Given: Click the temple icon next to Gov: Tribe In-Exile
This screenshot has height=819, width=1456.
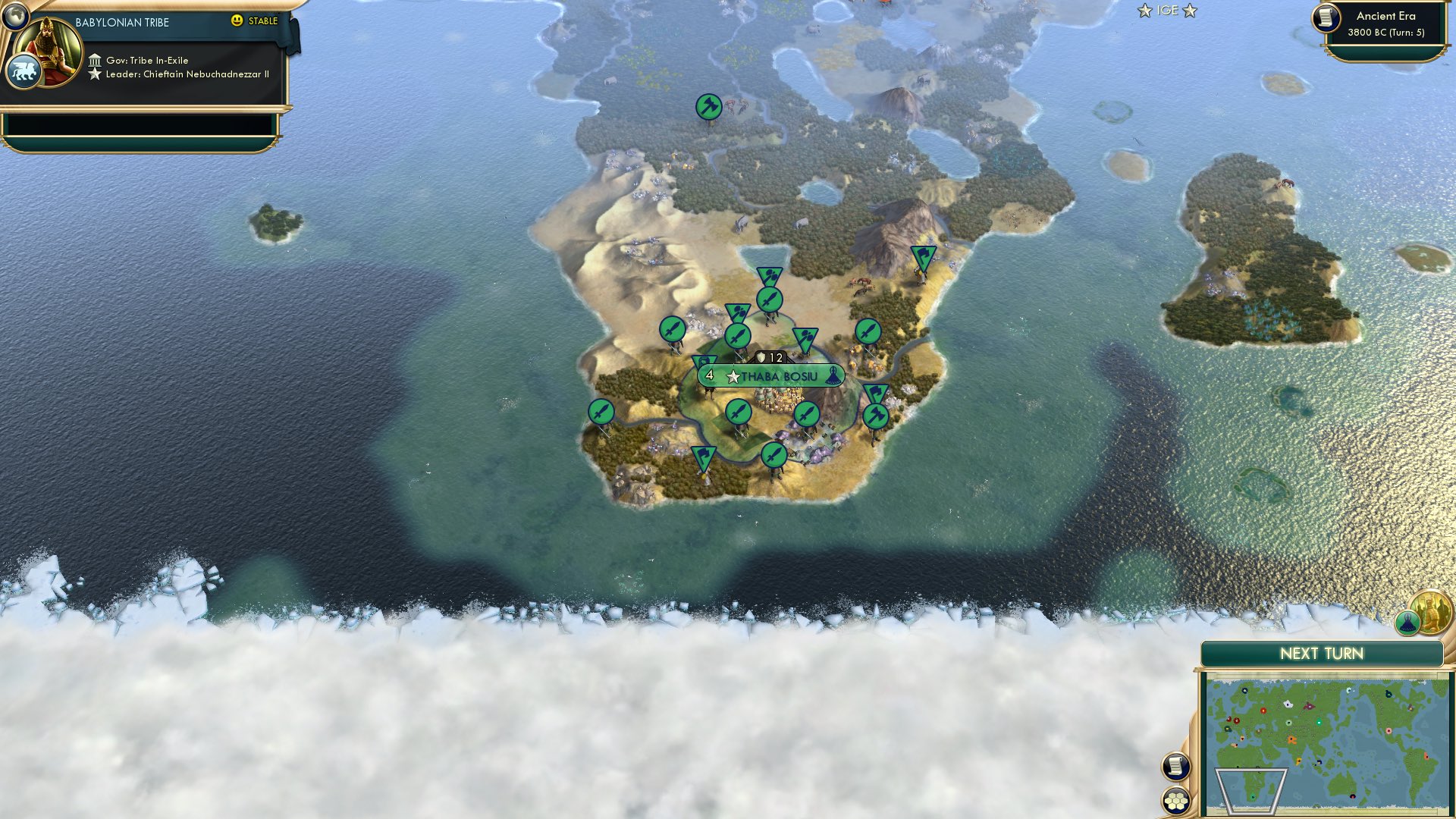Looking at the screenshot, I should click(x=96, y=59).
